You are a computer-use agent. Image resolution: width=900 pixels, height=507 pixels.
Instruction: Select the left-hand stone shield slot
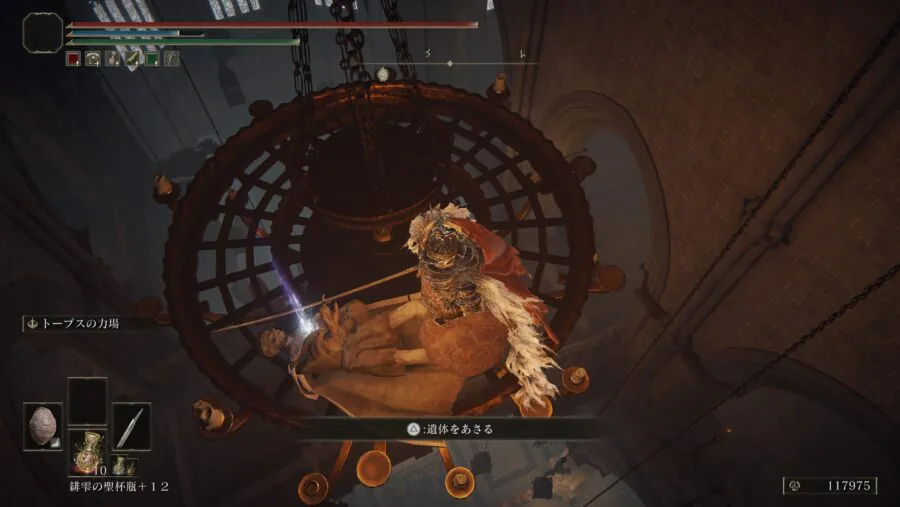[42, 425]
